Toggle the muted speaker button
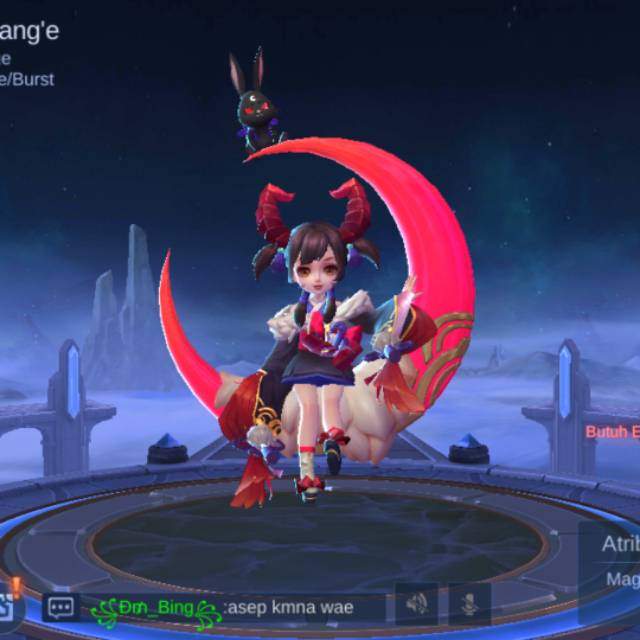This screenshot has width=640, height=640. 416,603
